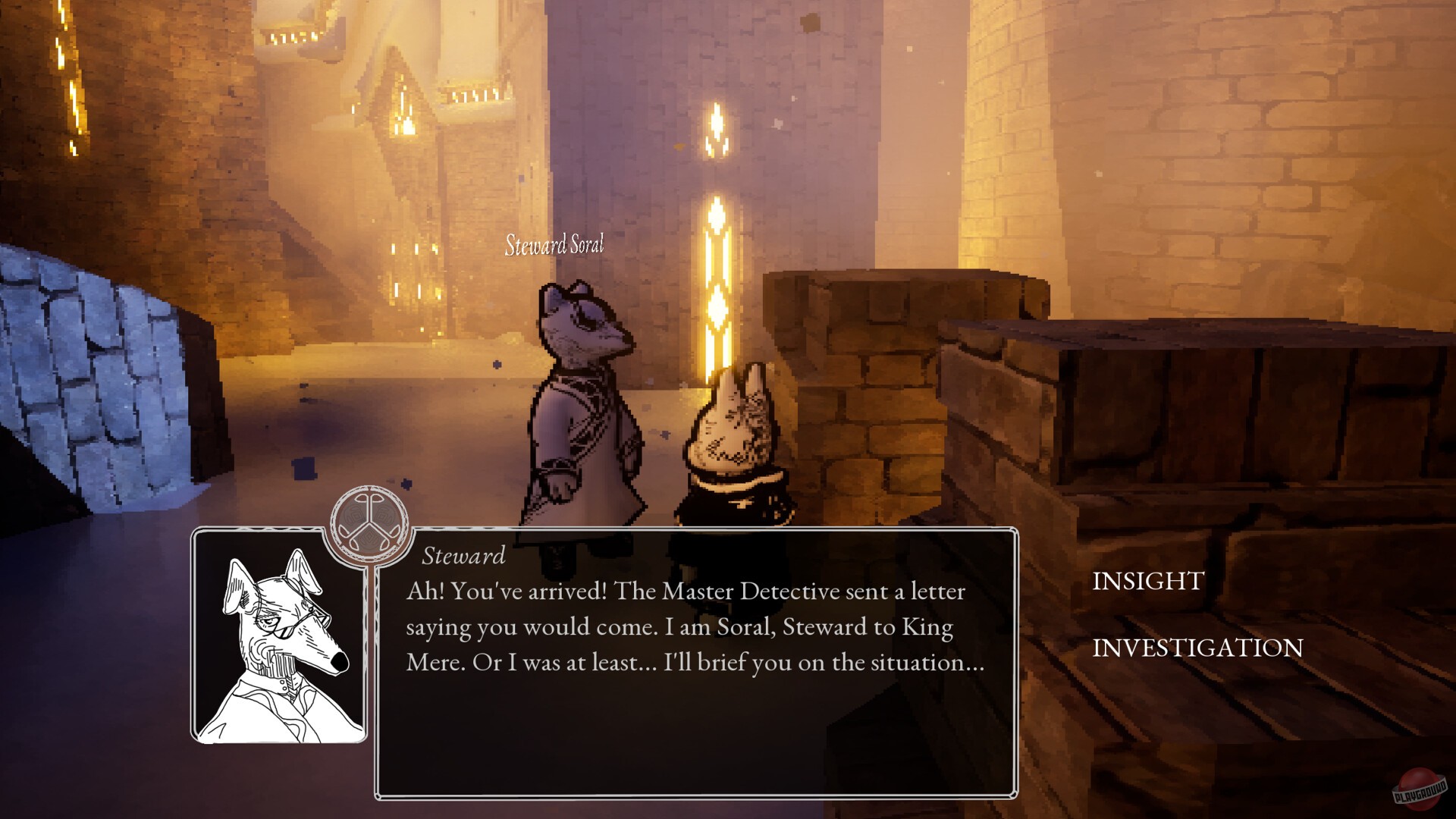This screenshot has height=819, width=1456.
Task: Select the INSIGHT entry in the choice list
Action: point(1147,580)
